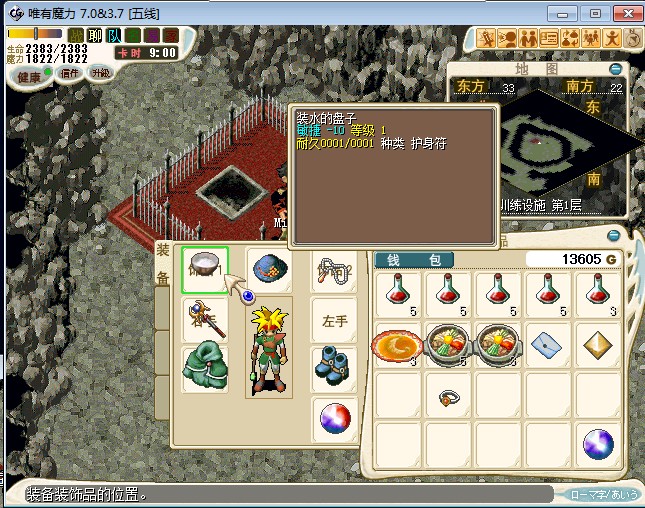The height and width of the screenshot is (508, 645).
Task: Click the mail (信件) button
Action: click(x=70, y=73)
